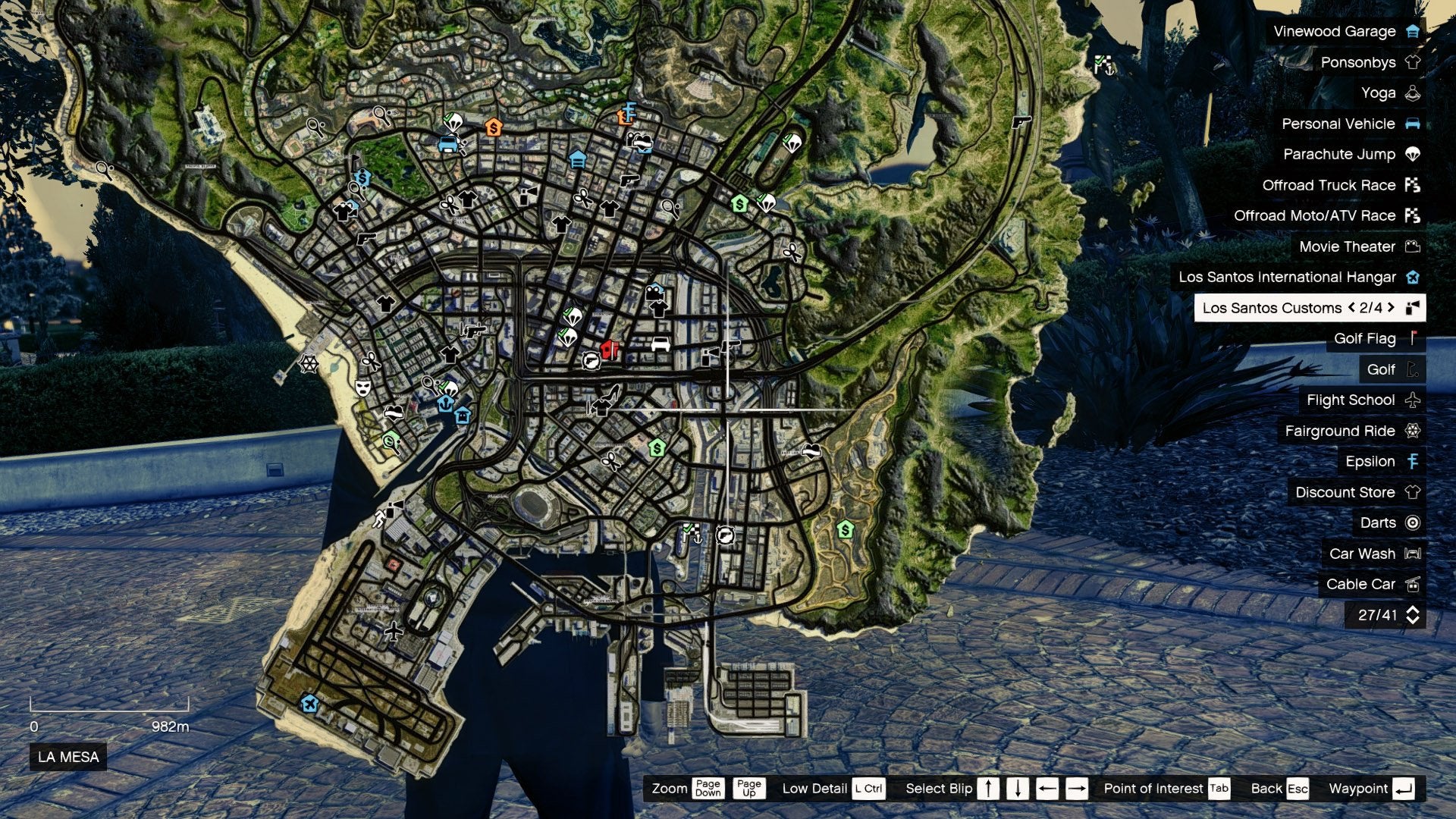Viewport: 1456px width, 819px height.
Task: Select the Darts target icon
Action: pyautogui.click(x=1411, y=522)
